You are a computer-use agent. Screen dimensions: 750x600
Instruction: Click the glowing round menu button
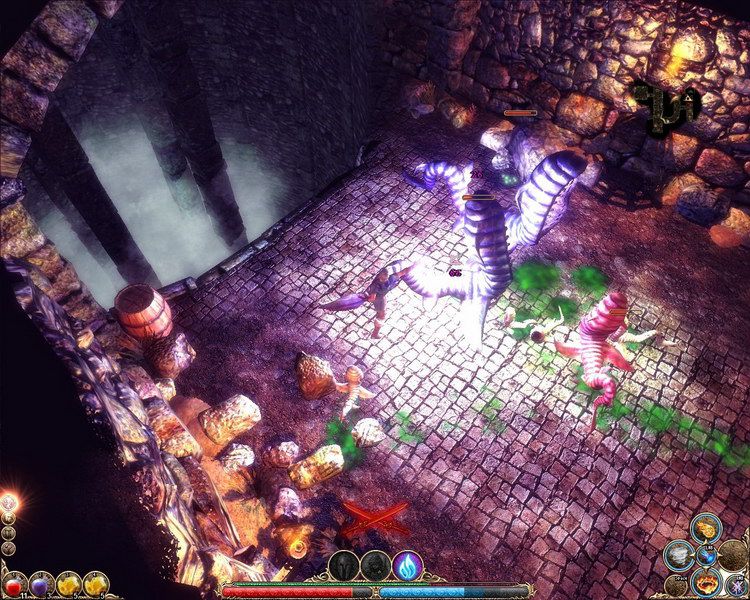[x=9, y=501]
